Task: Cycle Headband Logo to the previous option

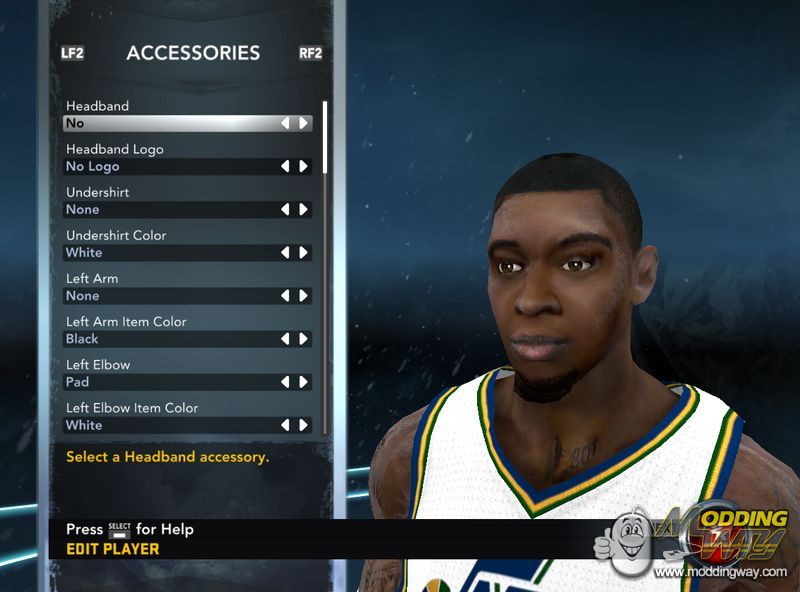Action: point(286,167)
